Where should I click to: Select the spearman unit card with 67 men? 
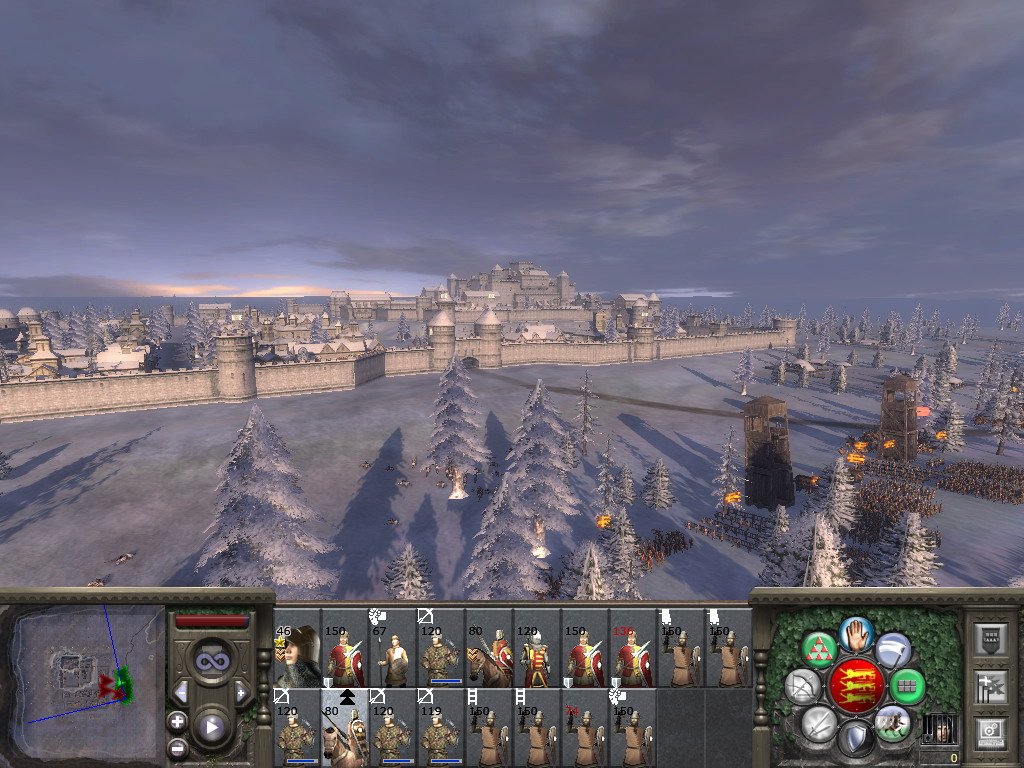393,648
